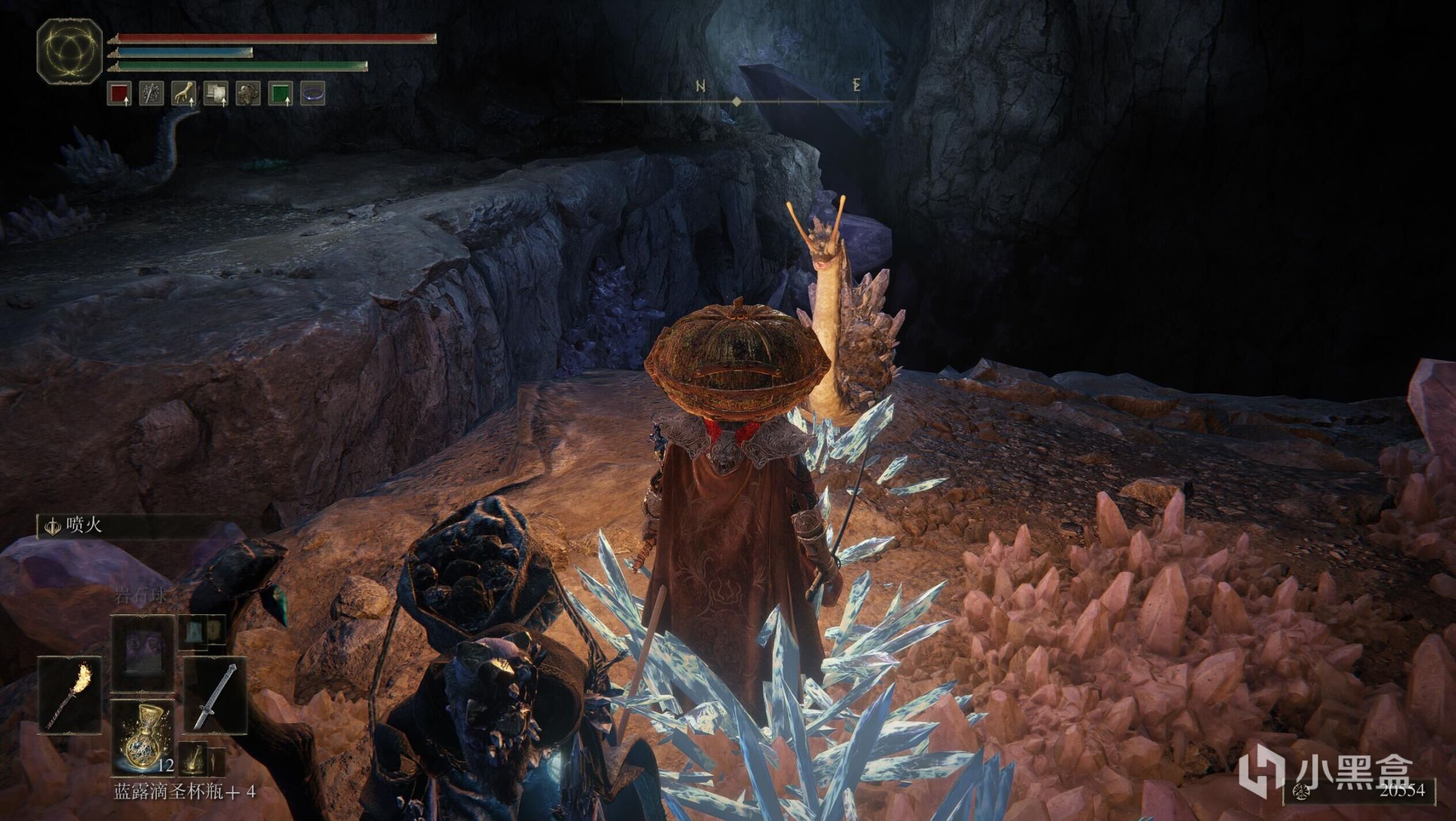Viewport: 1456px width, 821px height.
Task: Select the flaming torch left-hand slot
Action: (70, 696)
